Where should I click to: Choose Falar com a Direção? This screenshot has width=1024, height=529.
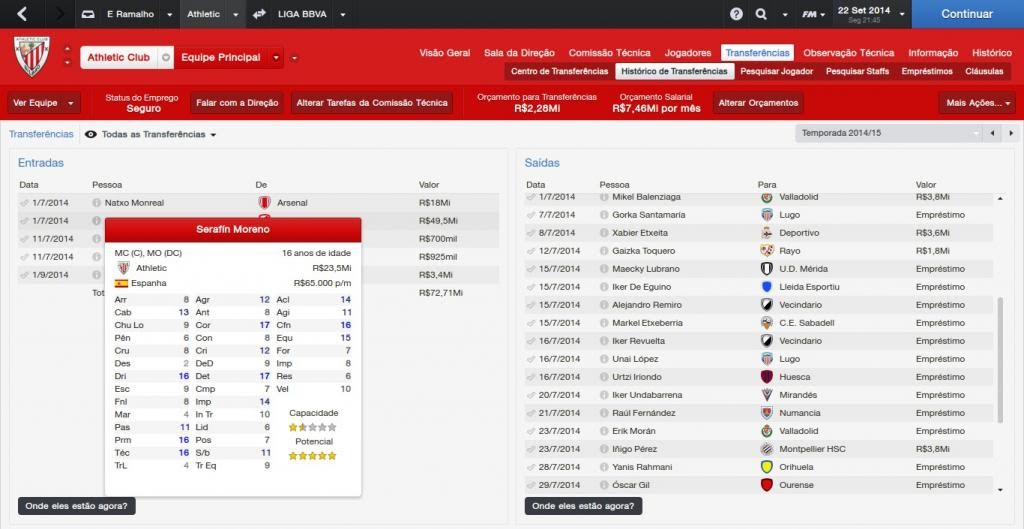237,103
